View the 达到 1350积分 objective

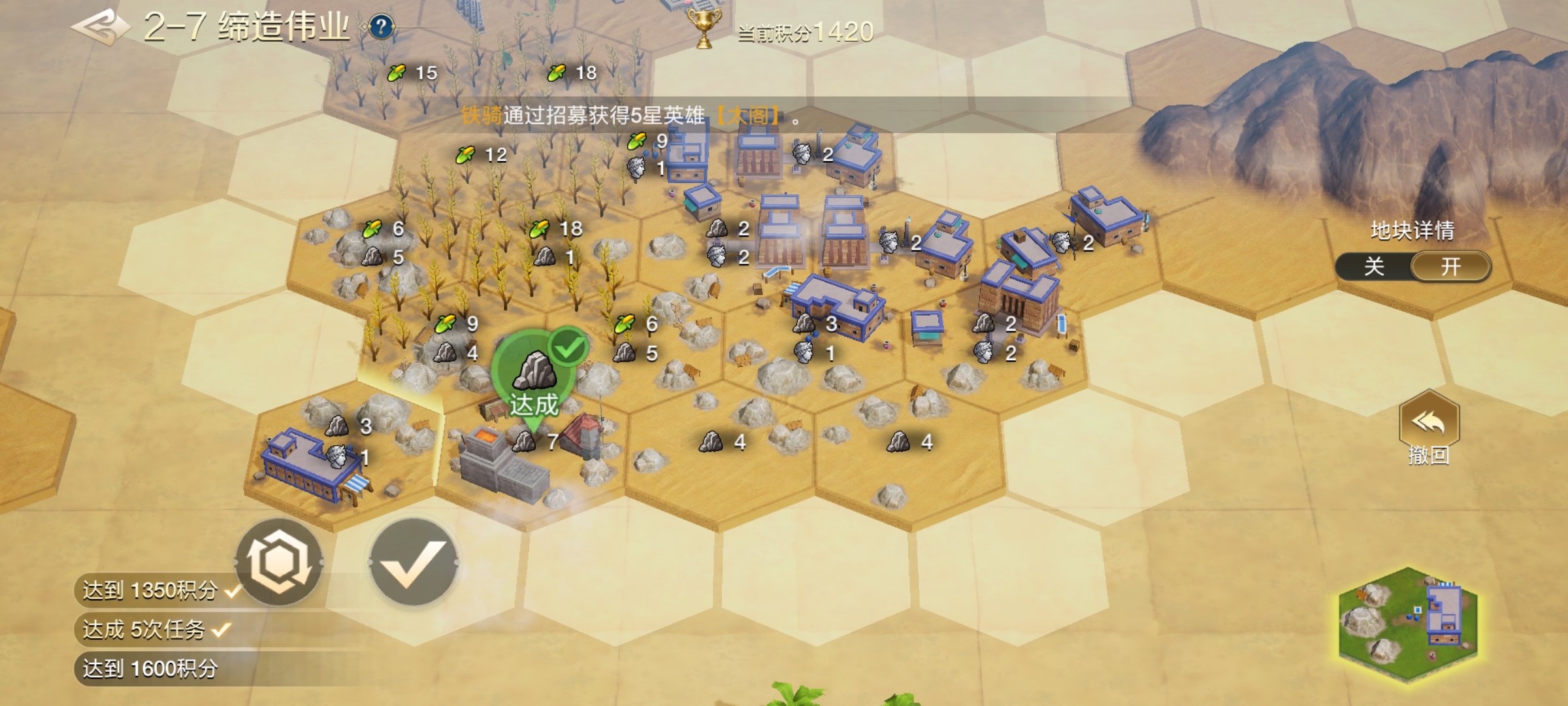pos(150,591)
